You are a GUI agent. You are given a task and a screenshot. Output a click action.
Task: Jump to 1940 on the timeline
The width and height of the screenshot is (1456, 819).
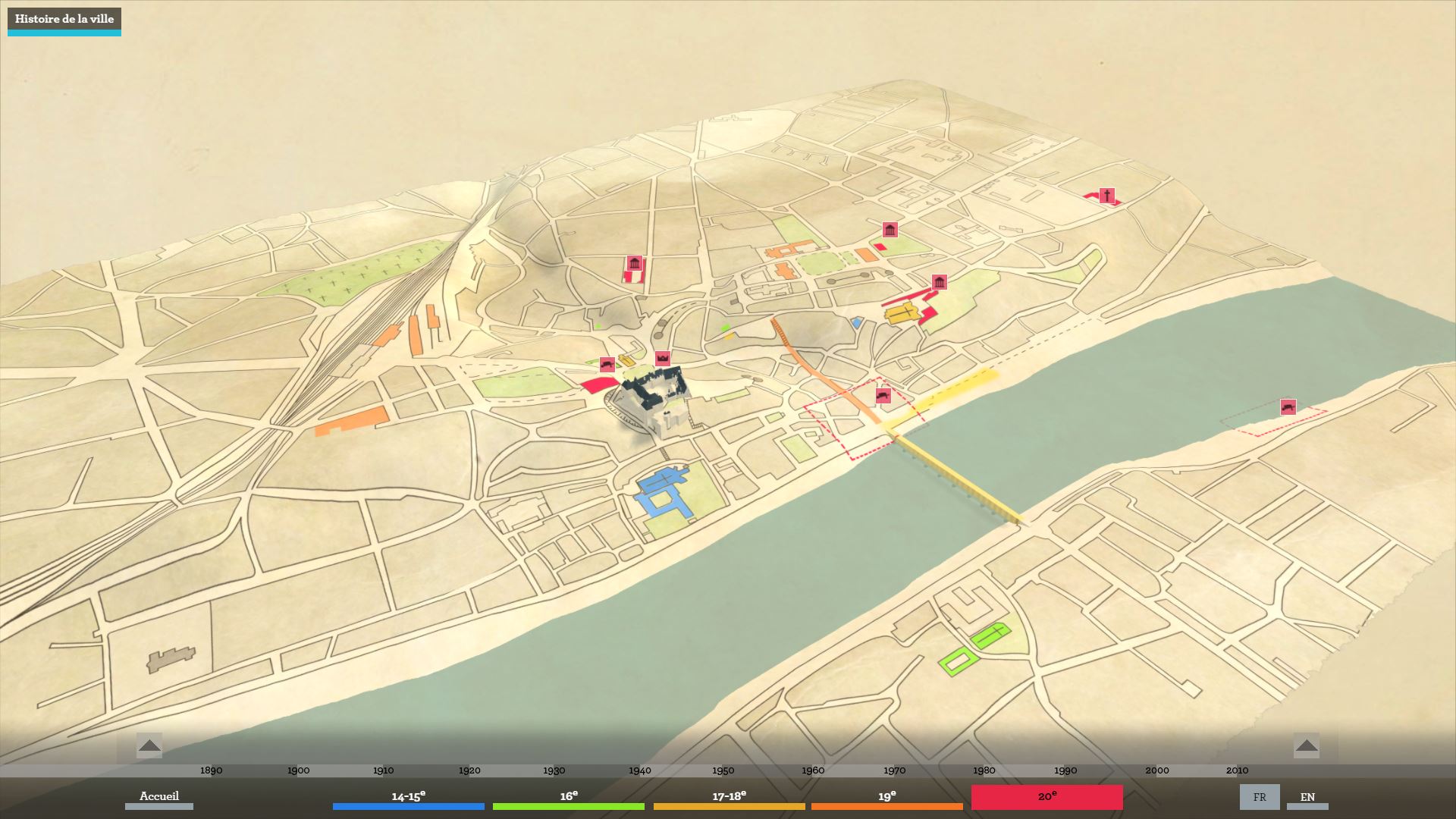tap(640, 770)
